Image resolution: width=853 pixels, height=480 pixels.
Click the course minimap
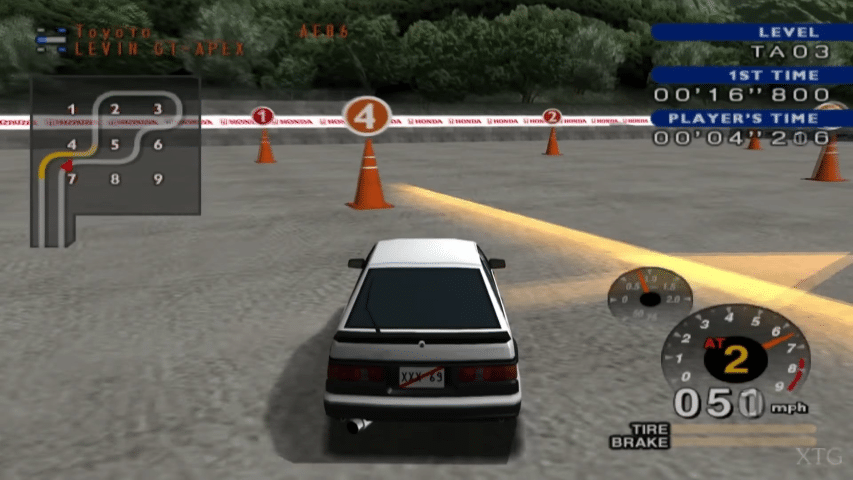(x=114, y=160)
